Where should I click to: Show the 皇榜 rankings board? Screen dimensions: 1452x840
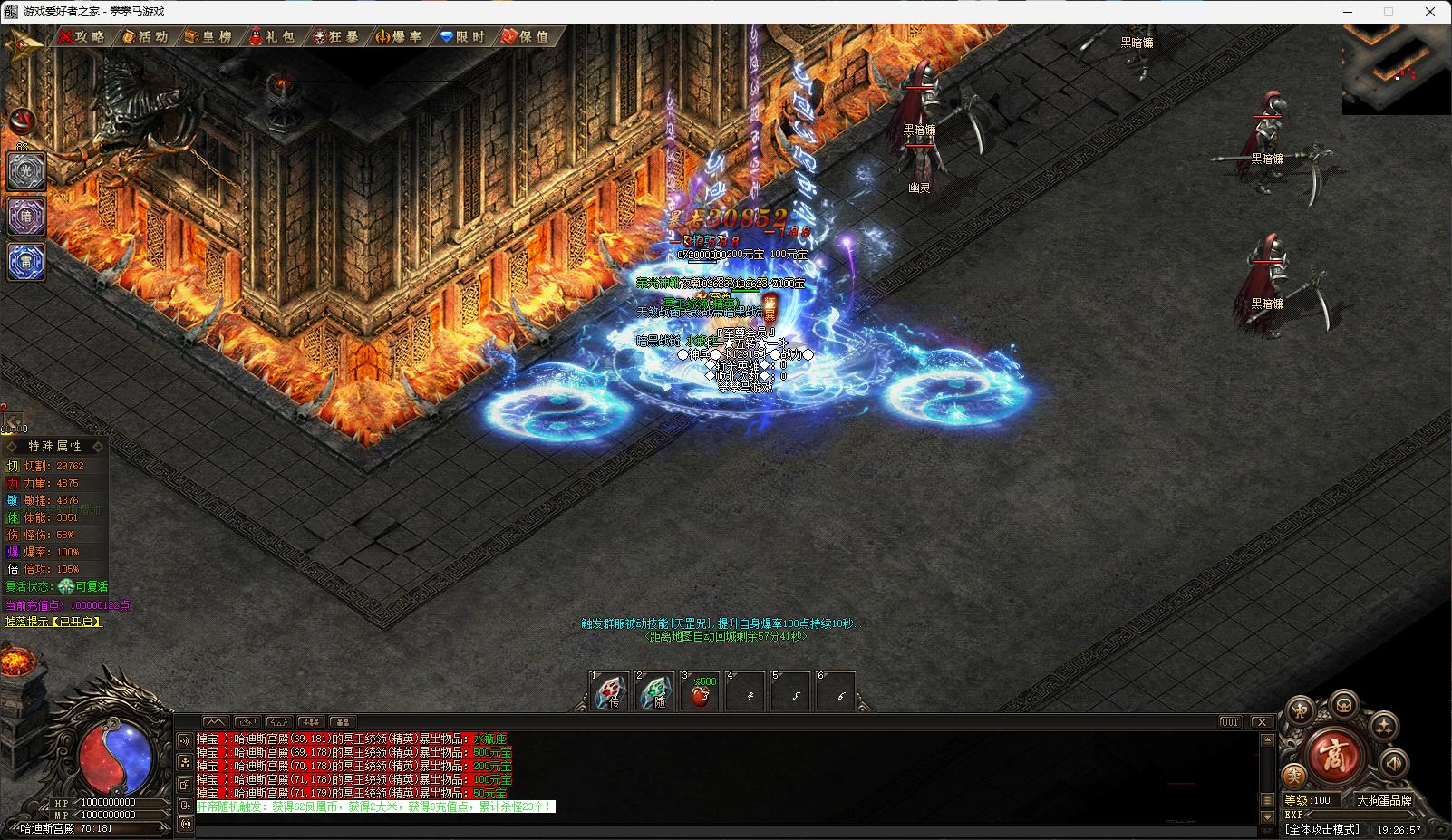click(x=208, y=36)
